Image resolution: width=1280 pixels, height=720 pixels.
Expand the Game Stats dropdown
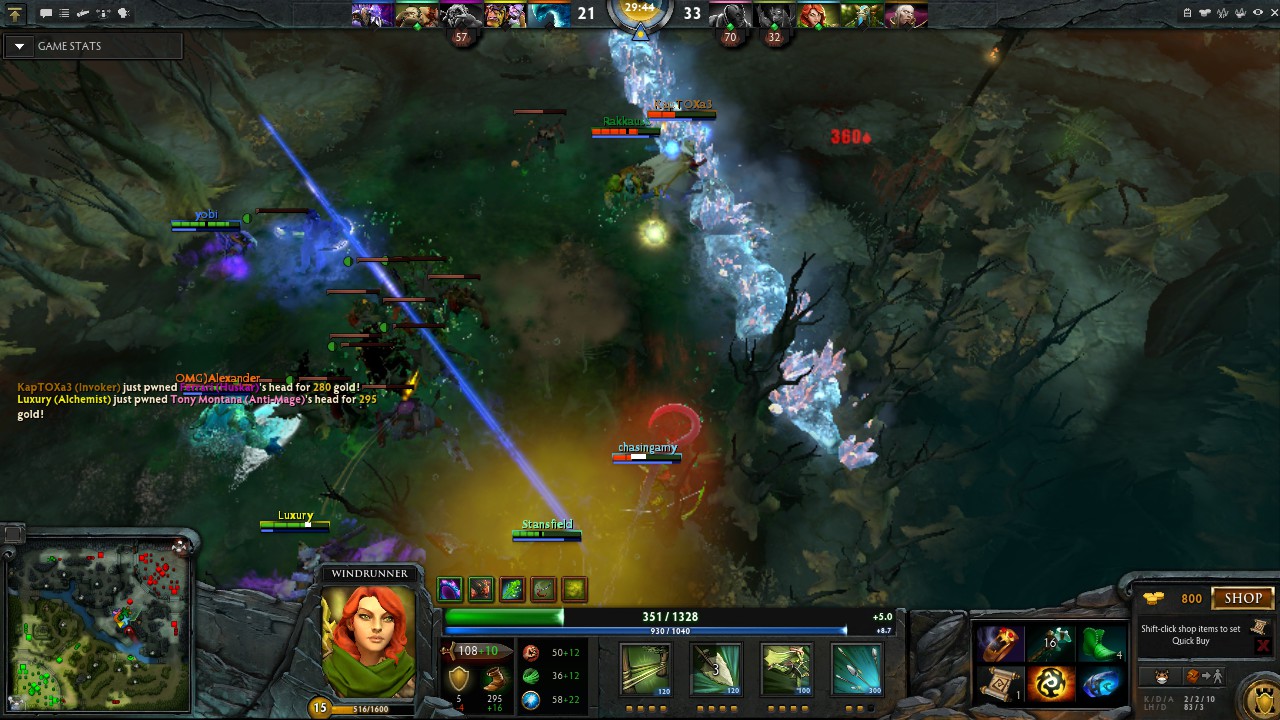(19, 46)
